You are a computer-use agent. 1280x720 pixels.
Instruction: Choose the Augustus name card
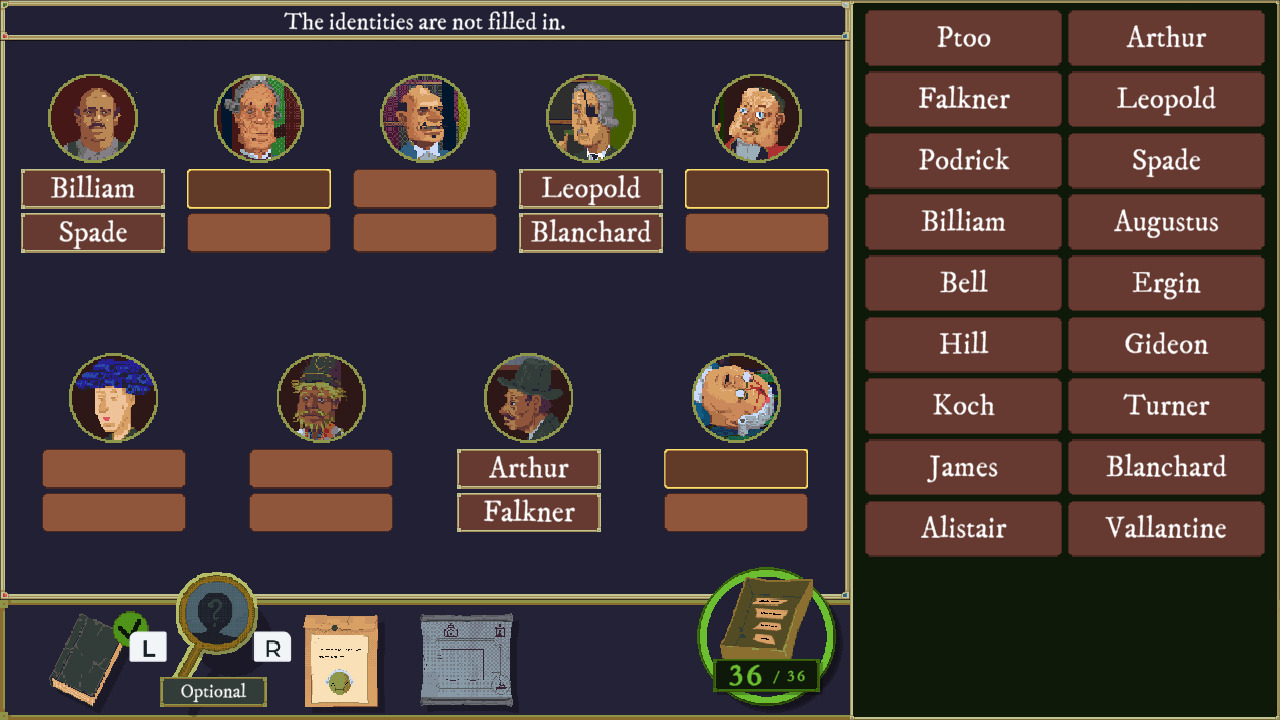tap(1166, 222)
